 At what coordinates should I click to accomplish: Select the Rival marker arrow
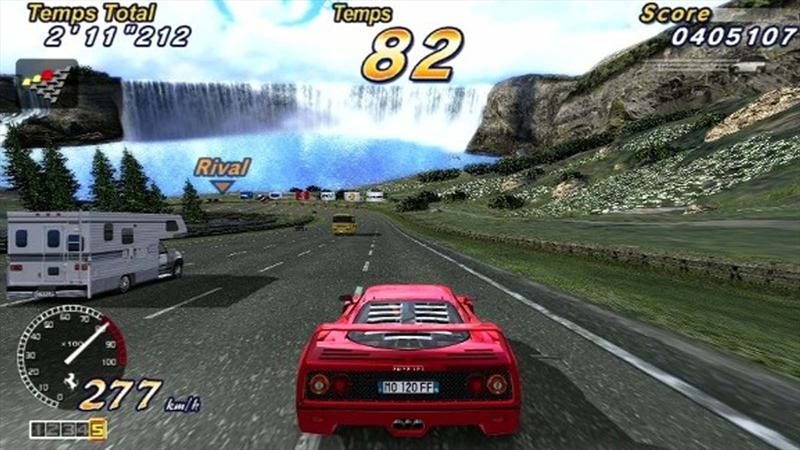point(221,186)
